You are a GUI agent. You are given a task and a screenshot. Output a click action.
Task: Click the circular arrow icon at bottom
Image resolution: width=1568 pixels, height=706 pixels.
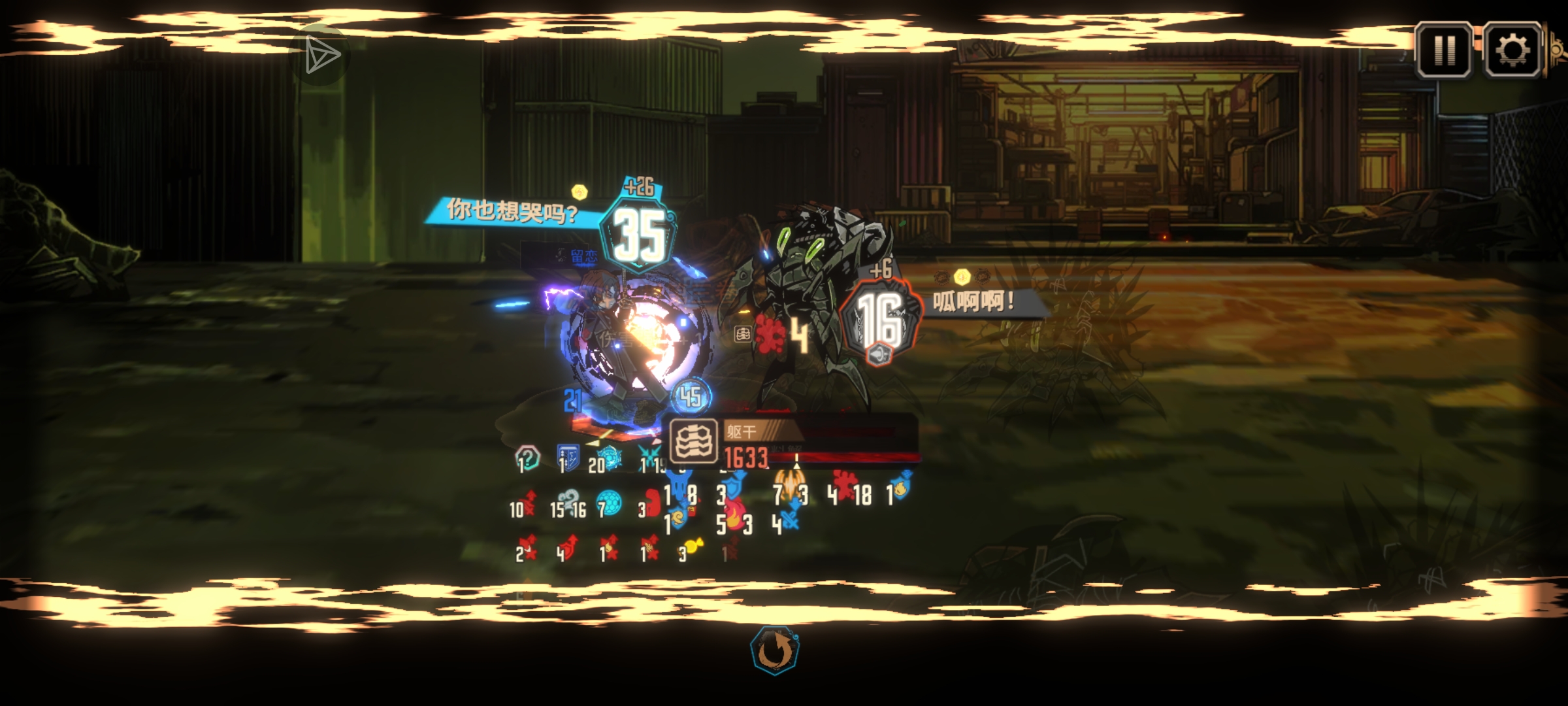coord(775,650)
